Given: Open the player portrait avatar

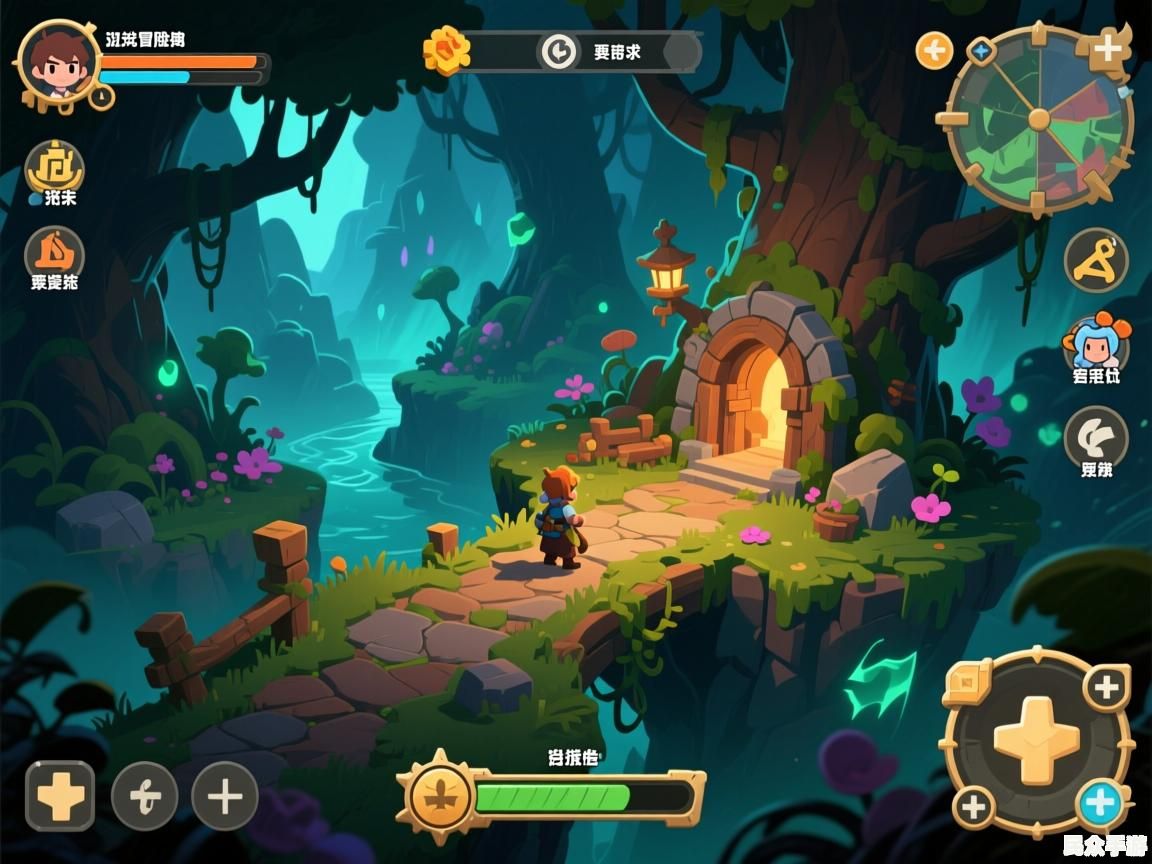Looking at the screenshot, I should [x=57, y=62].
